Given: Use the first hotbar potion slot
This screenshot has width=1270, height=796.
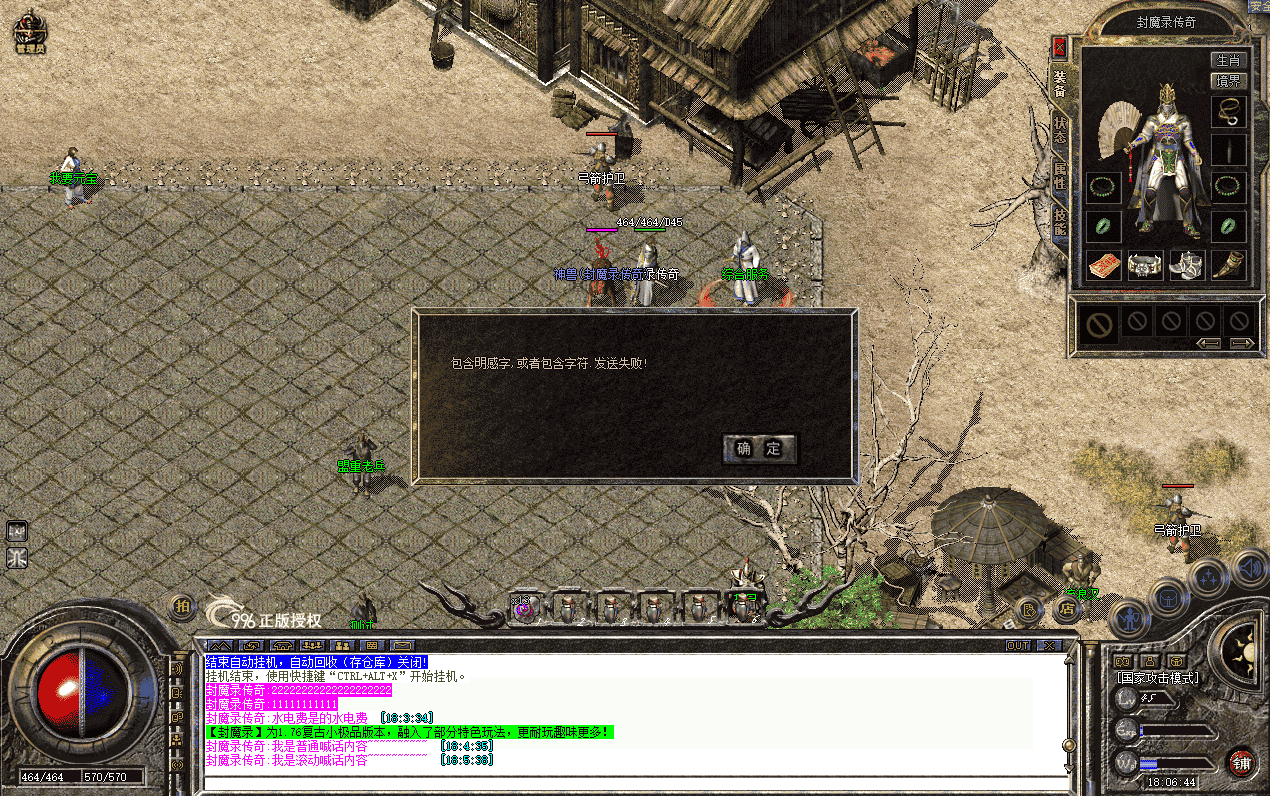Looking at the screenshot, I should pos(524,608).
